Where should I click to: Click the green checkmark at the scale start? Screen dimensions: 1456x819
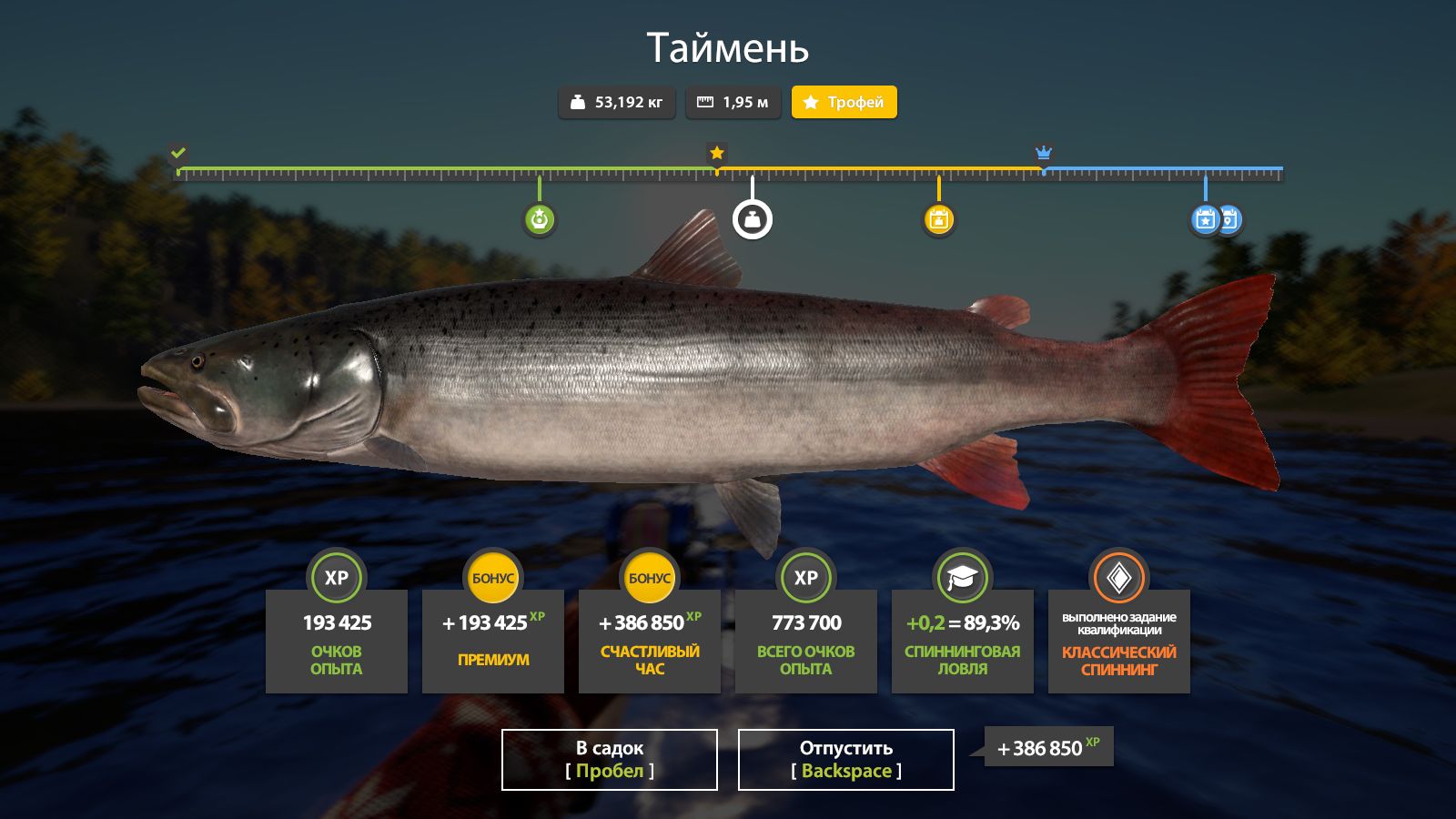coord(178,152)
